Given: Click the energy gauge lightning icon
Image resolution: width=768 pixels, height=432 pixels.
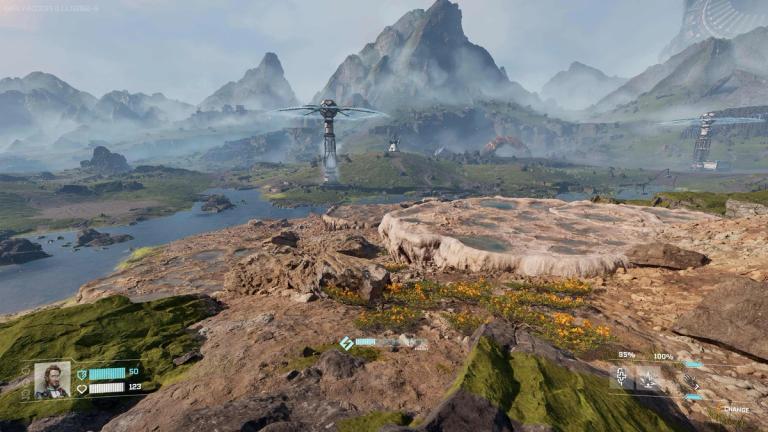Looking at the screenshot, I should point(346,343).
